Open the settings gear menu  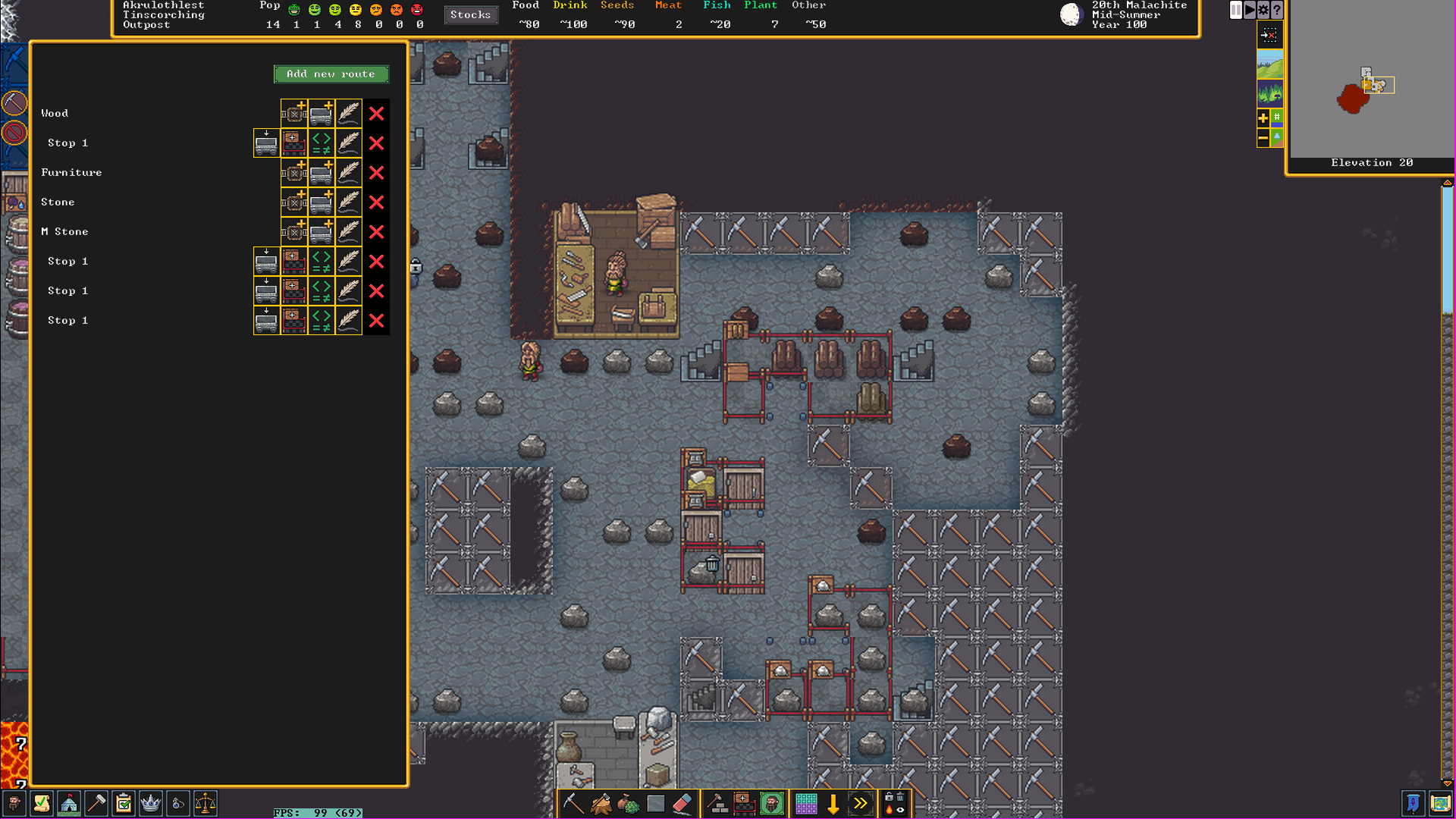1263,10
